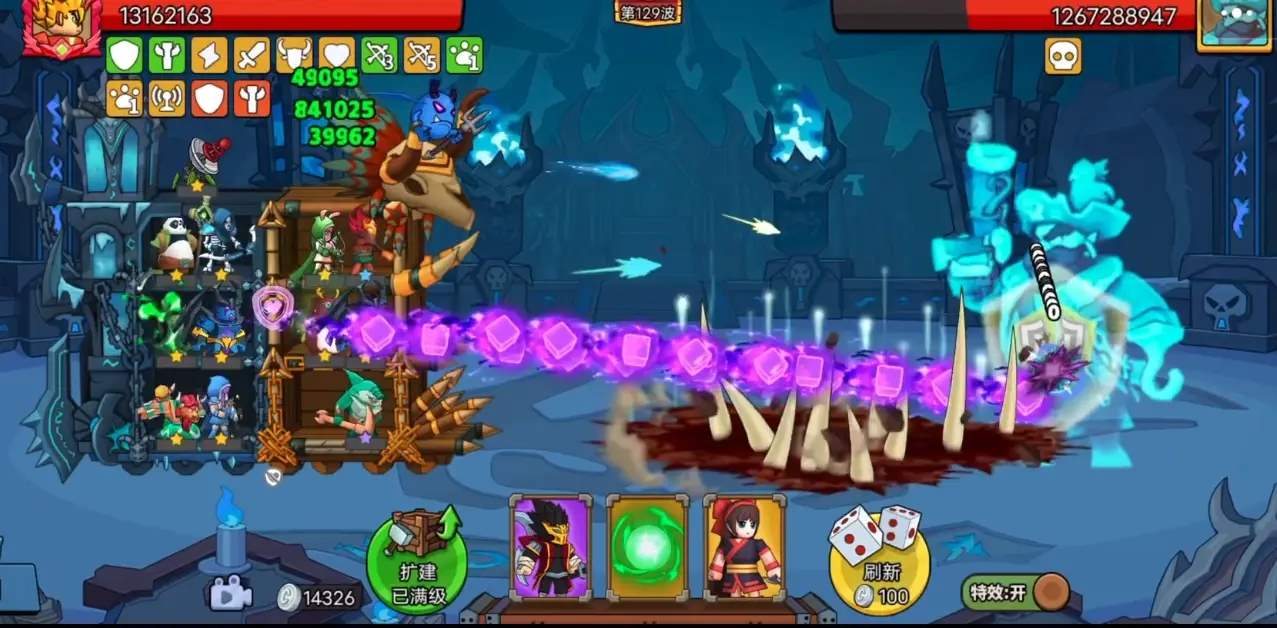Screen dimensions: 1277x628
Task: Inspect the bull head buff icon
Action: (x=295, y=56)
